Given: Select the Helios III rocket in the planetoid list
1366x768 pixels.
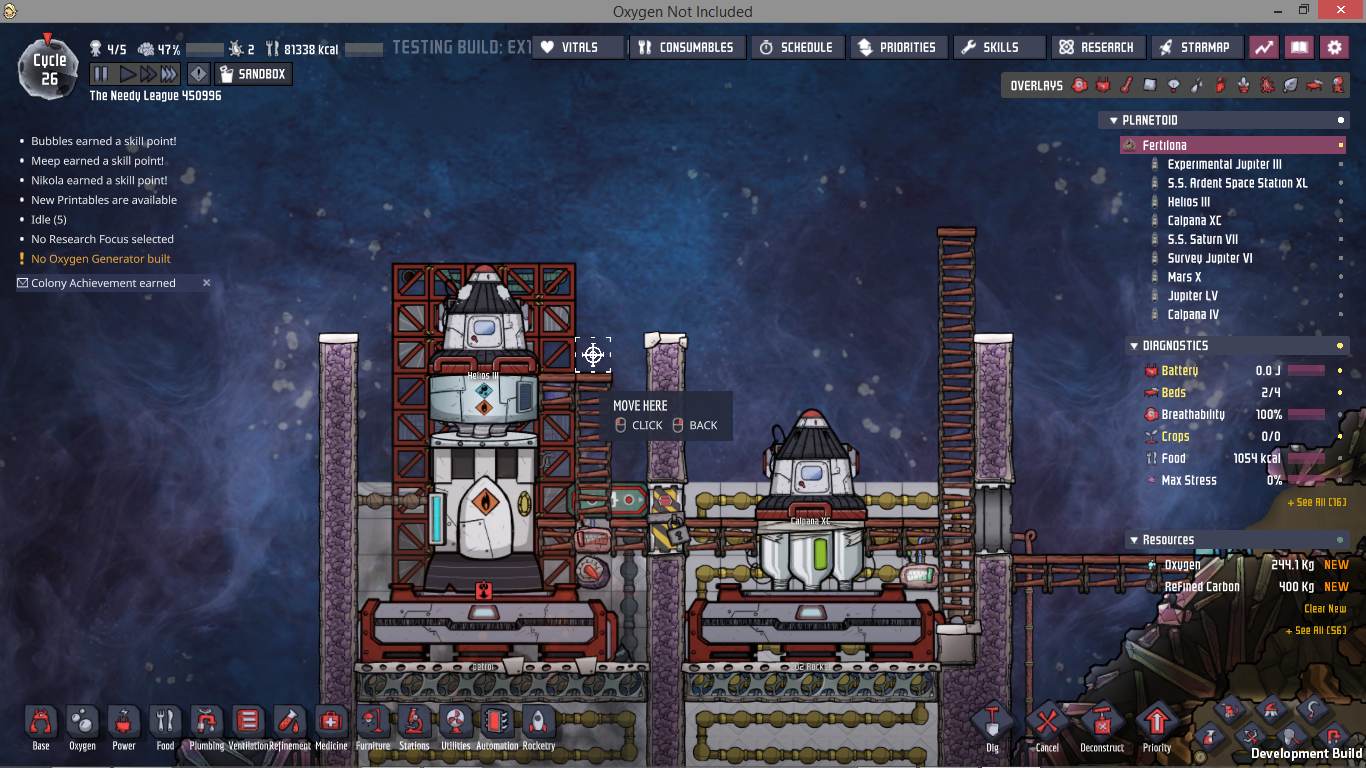Looking at the screenshot, I should [1188, 202].
